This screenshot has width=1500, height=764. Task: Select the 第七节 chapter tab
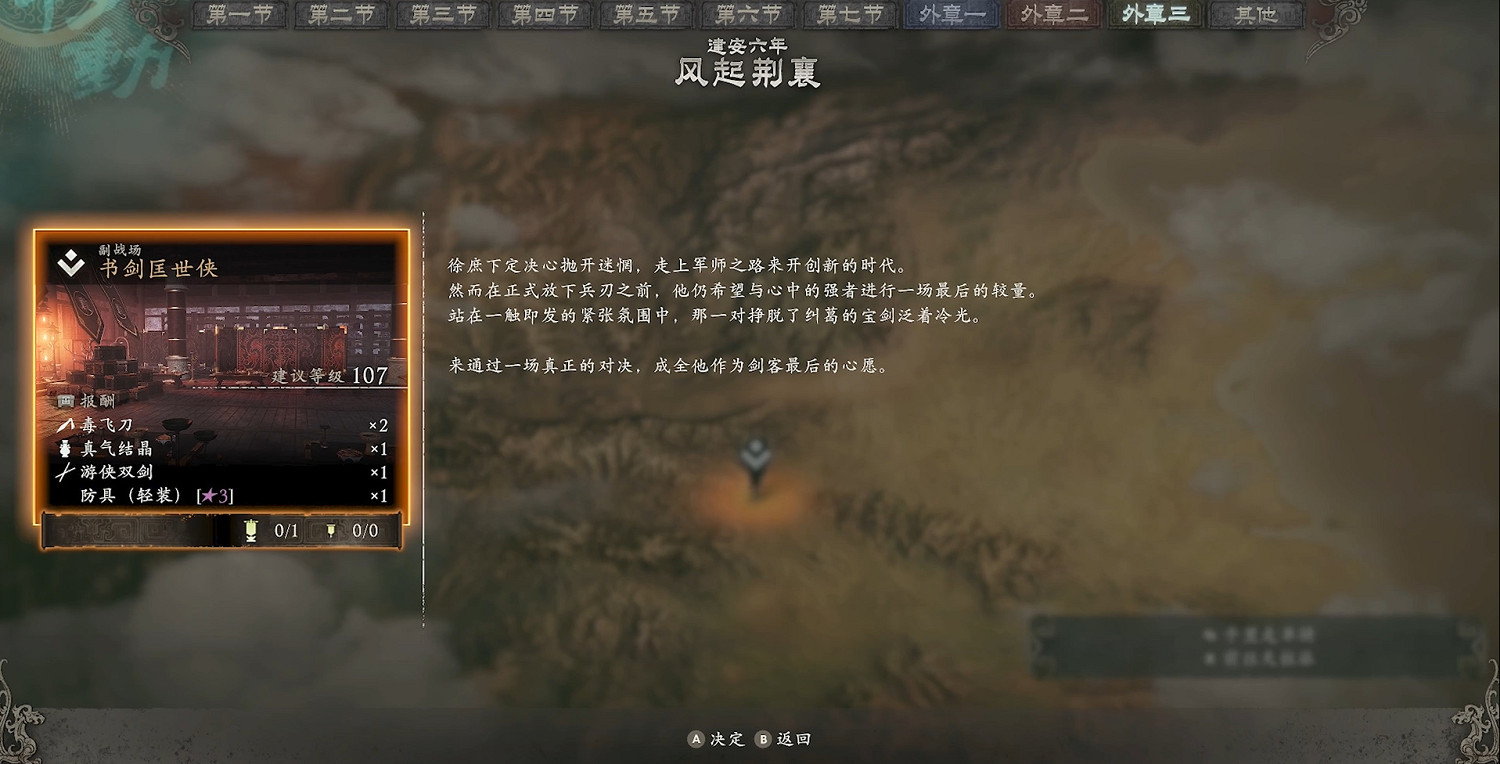(x=848, y=15)
